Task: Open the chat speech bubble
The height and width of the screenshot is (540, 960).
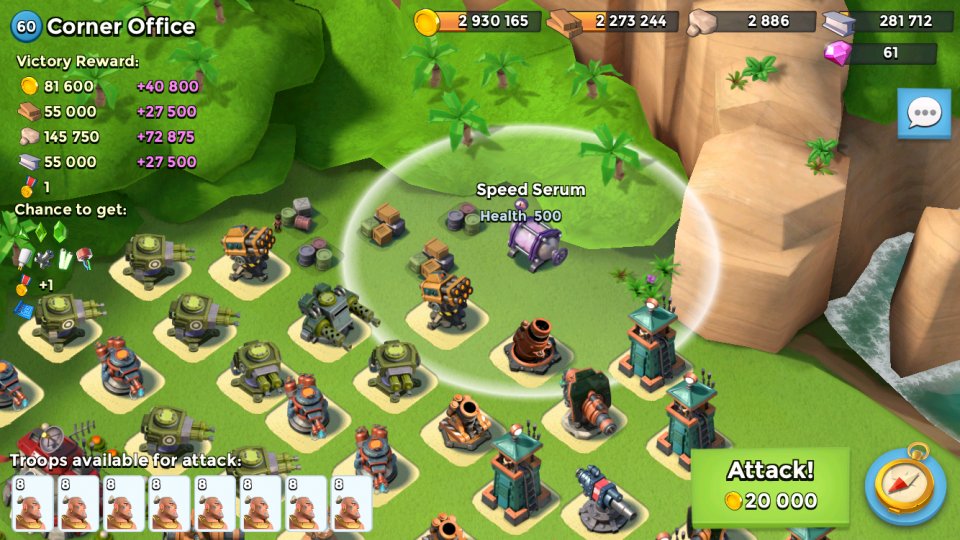Action: [x=923, y=114]
